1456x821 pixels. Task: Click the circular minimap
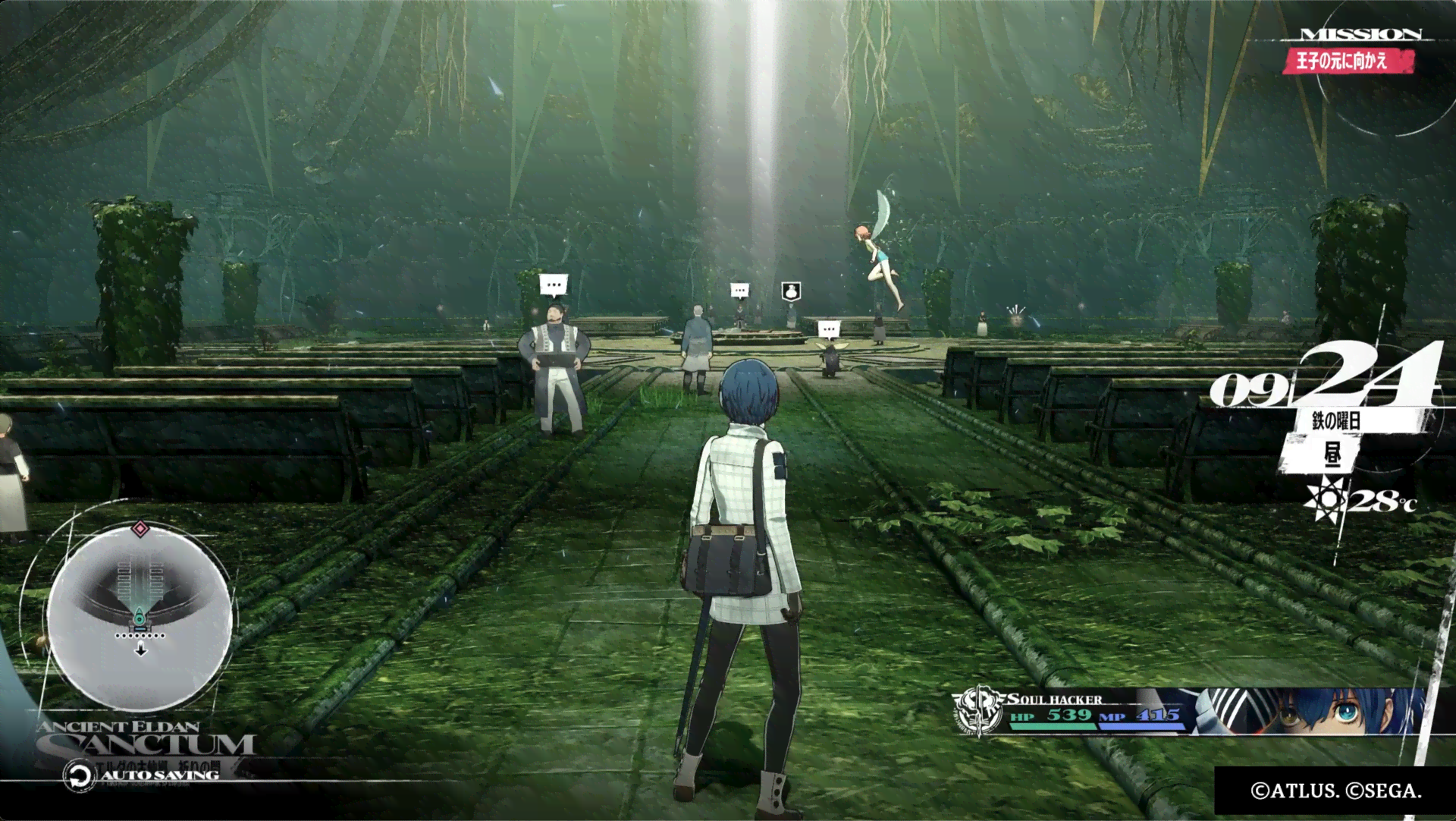tap(140, 612)
